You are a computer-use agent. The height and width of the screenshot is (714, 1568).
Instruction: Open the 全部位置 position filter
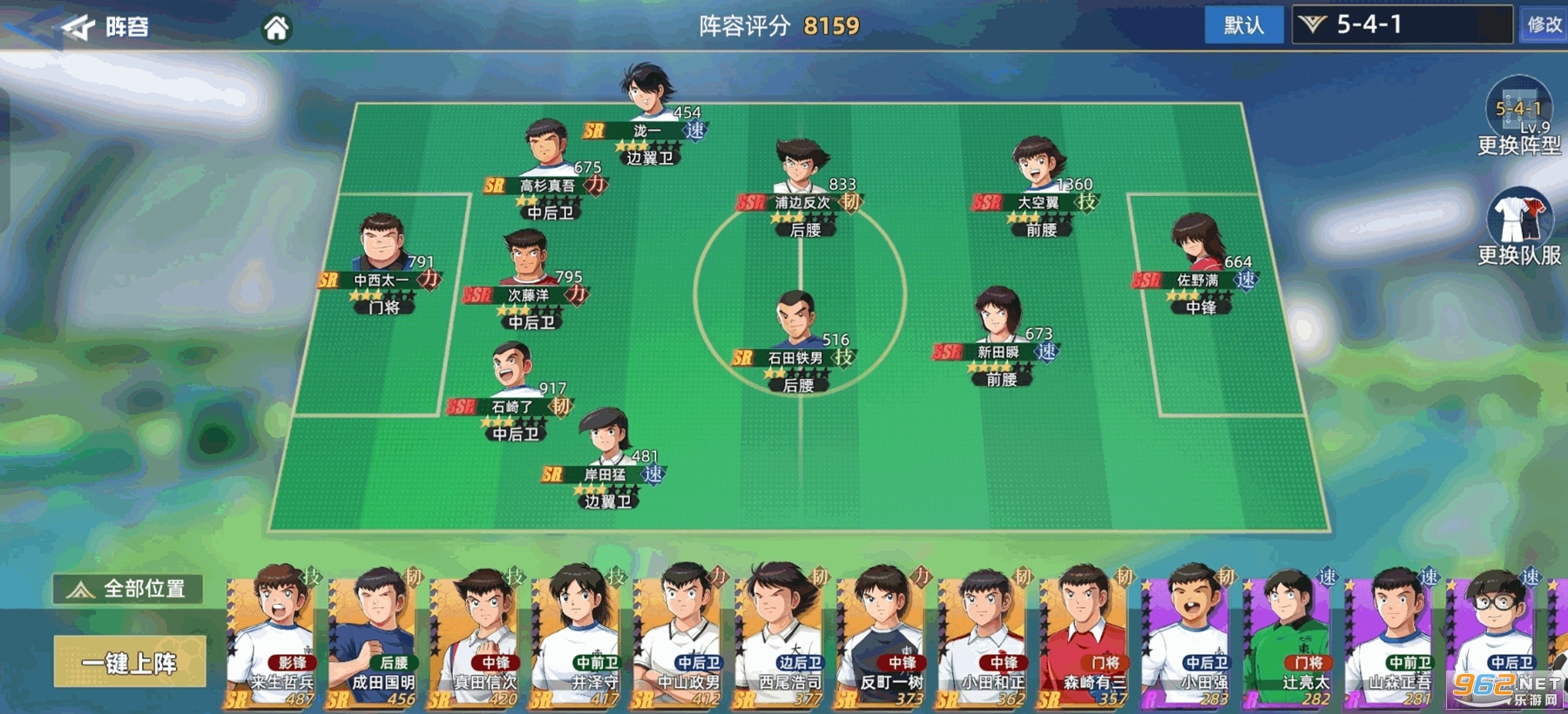[129, 589]
